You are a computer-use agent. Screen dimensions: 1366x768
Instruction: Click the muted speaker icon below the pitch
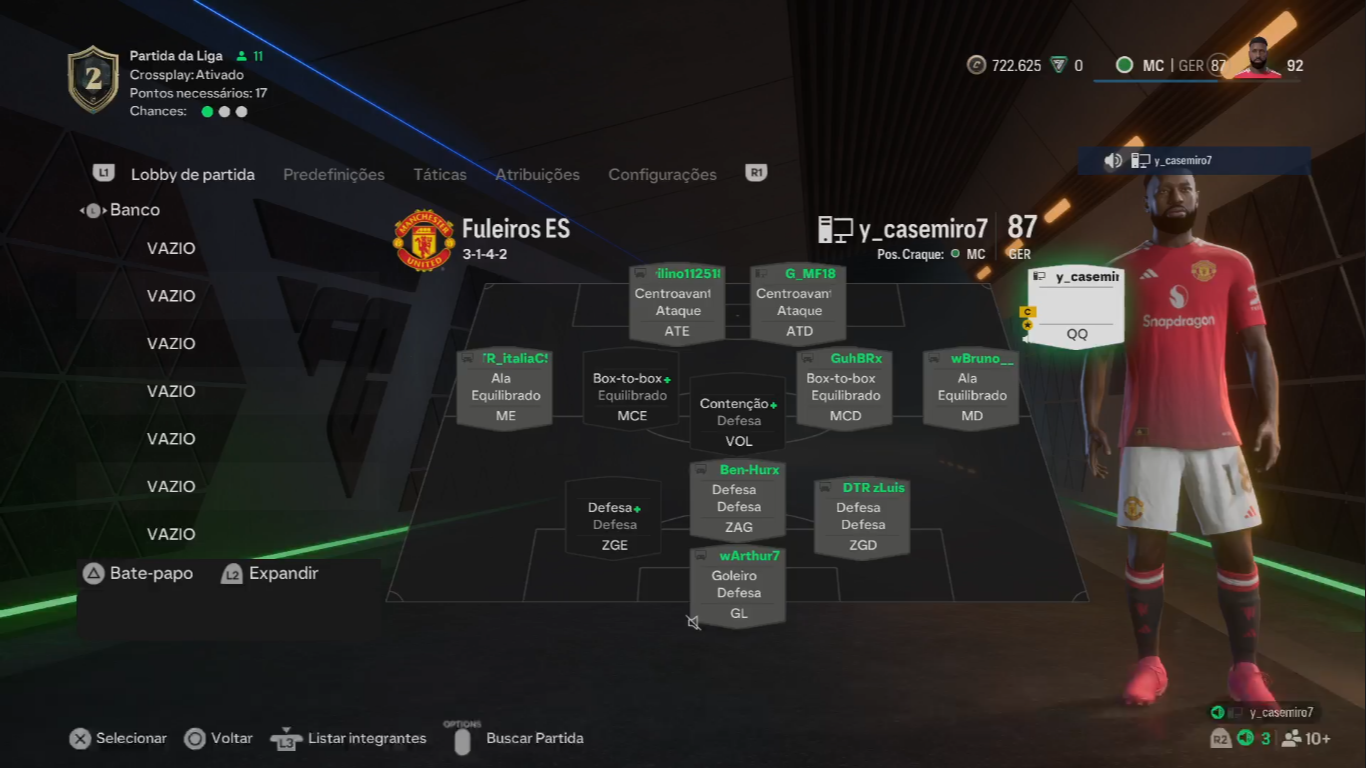point(693,623)
